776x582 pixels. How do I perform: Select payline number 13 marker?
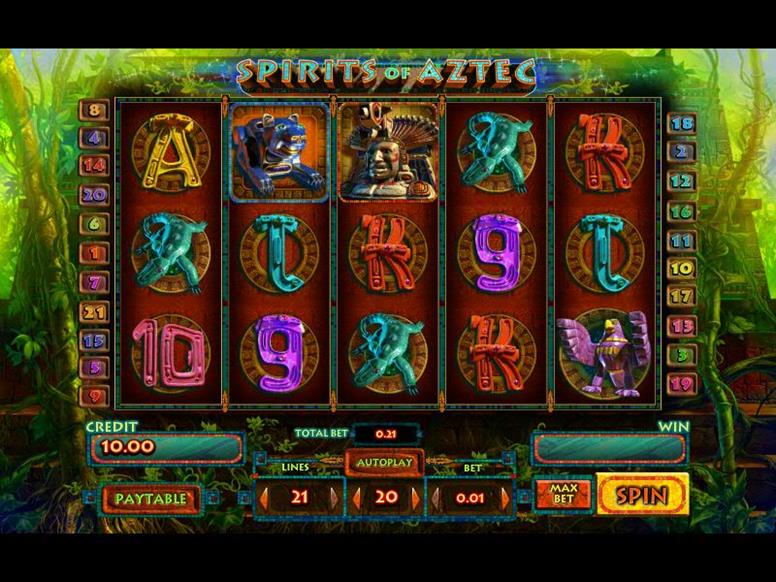(682, 326)
